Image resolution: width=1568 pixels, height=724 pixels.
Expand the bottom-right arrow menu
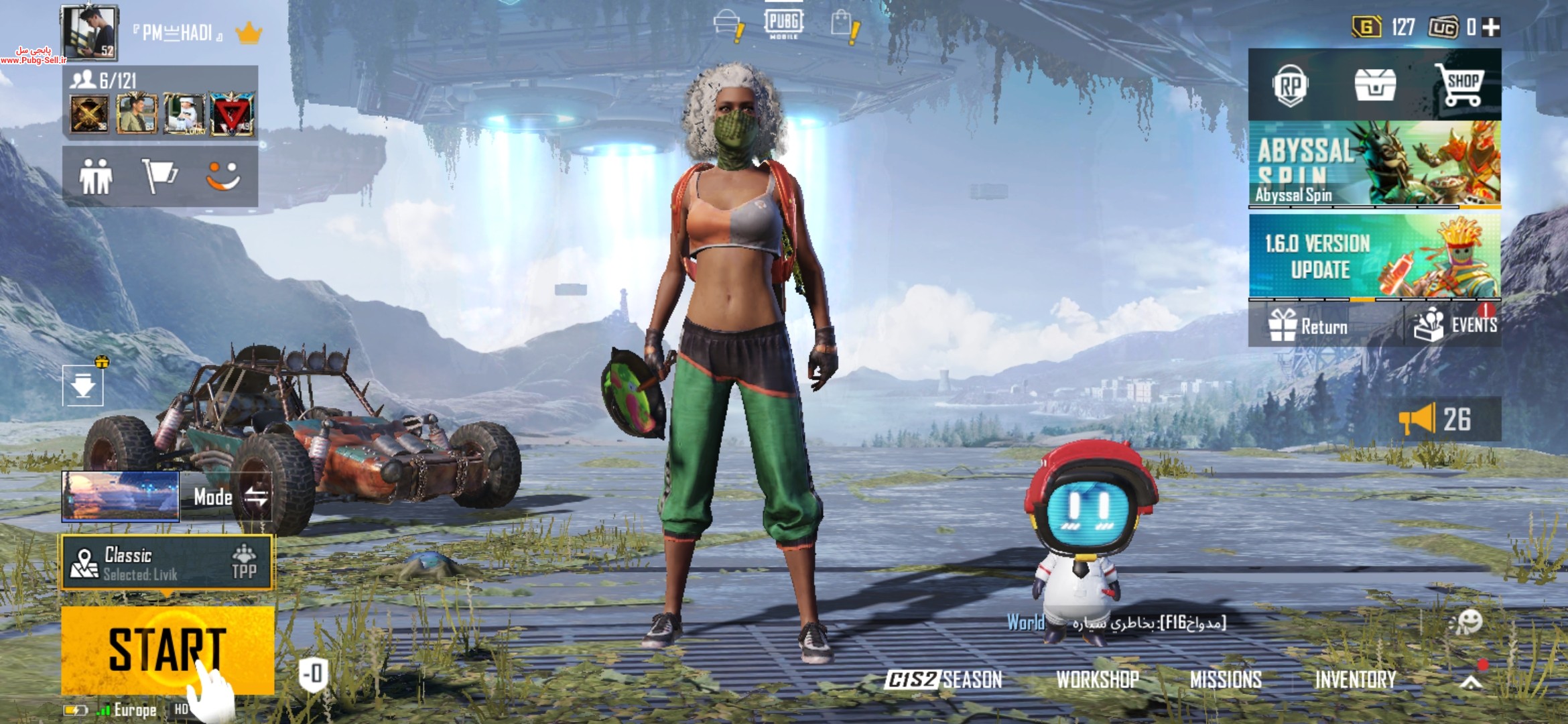pyautogui.click(x=1471, y=682)
